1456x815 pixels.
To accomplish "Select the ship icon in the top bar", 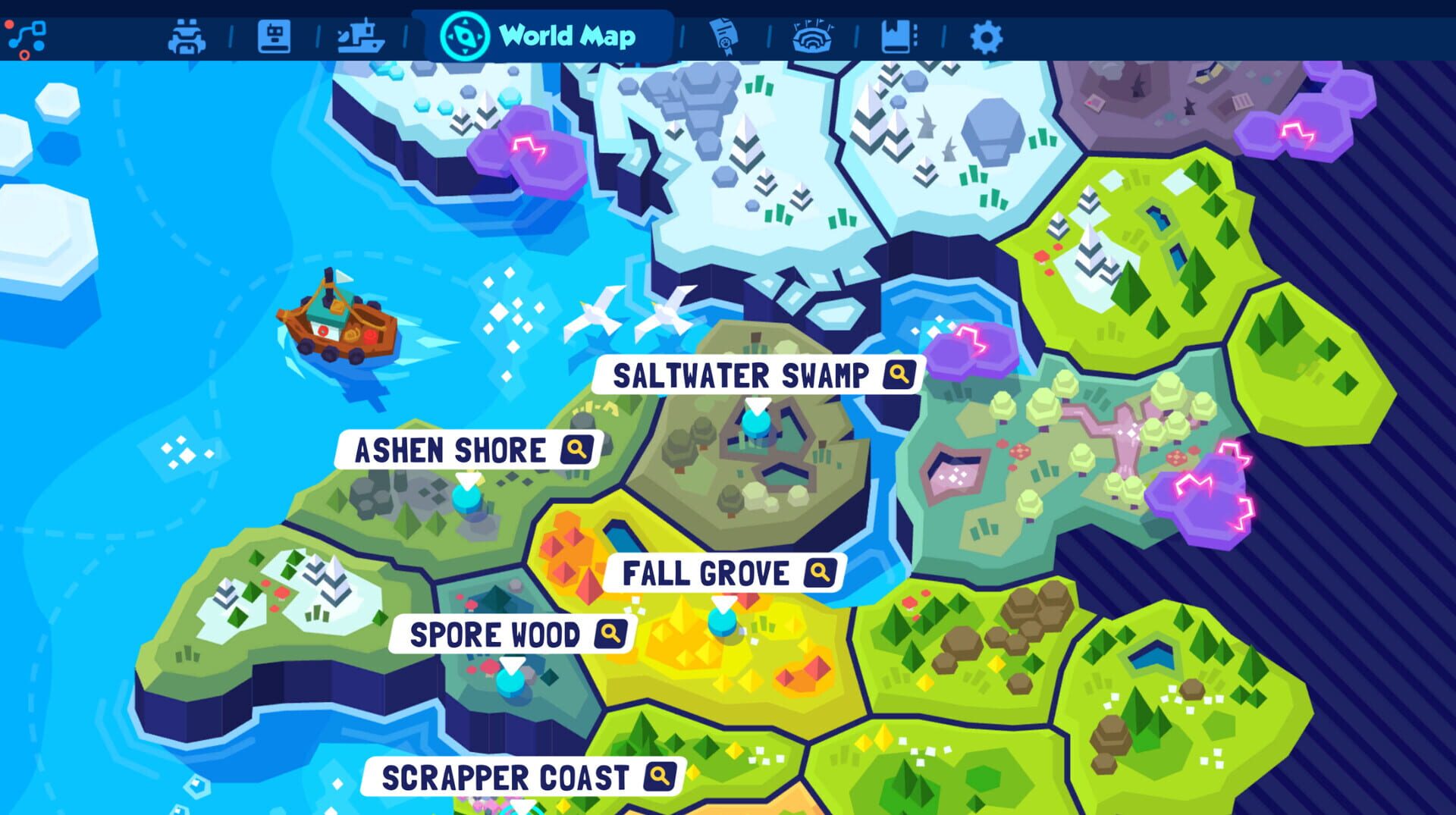I will [x=362, y=36].
